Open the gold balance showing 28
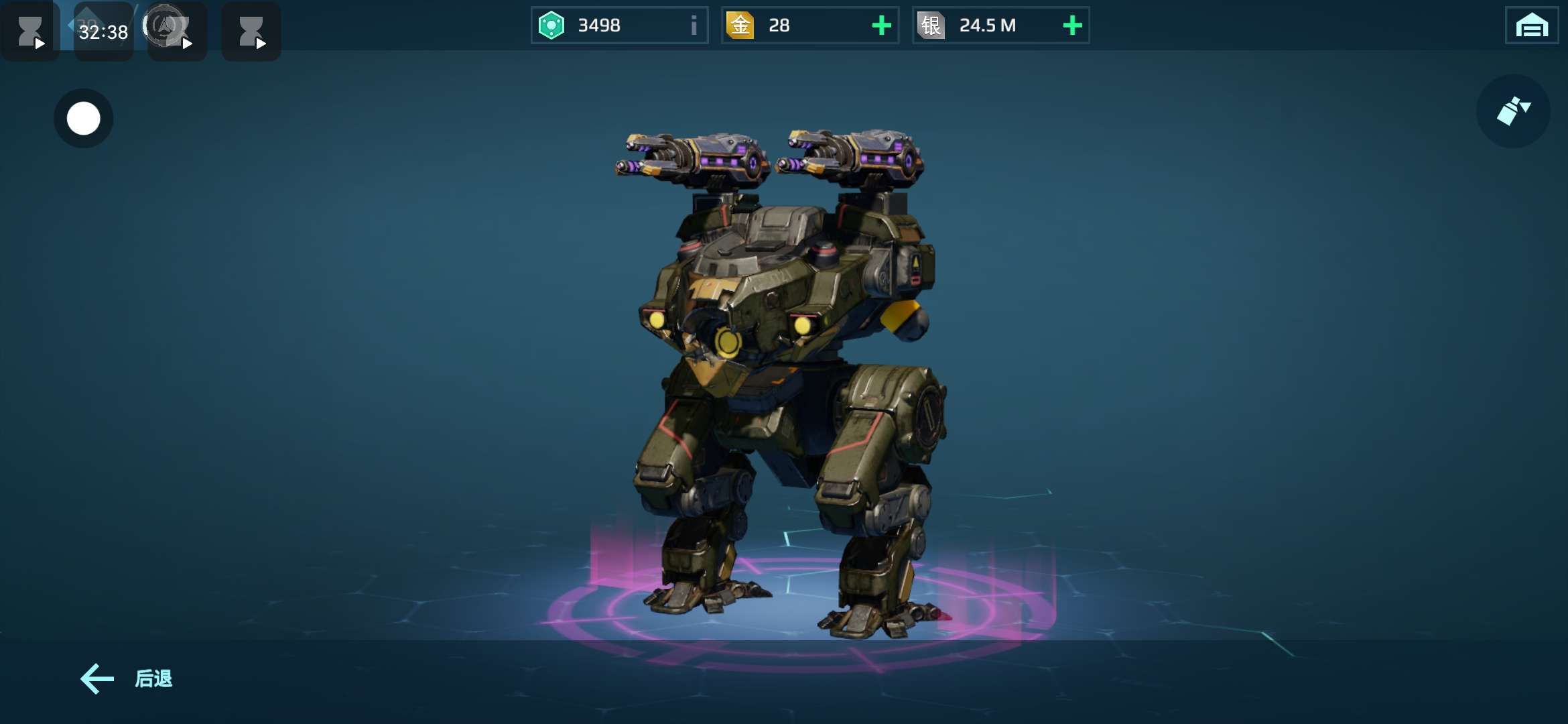Viewport: 1568px width, 724px height. [791, 25]
